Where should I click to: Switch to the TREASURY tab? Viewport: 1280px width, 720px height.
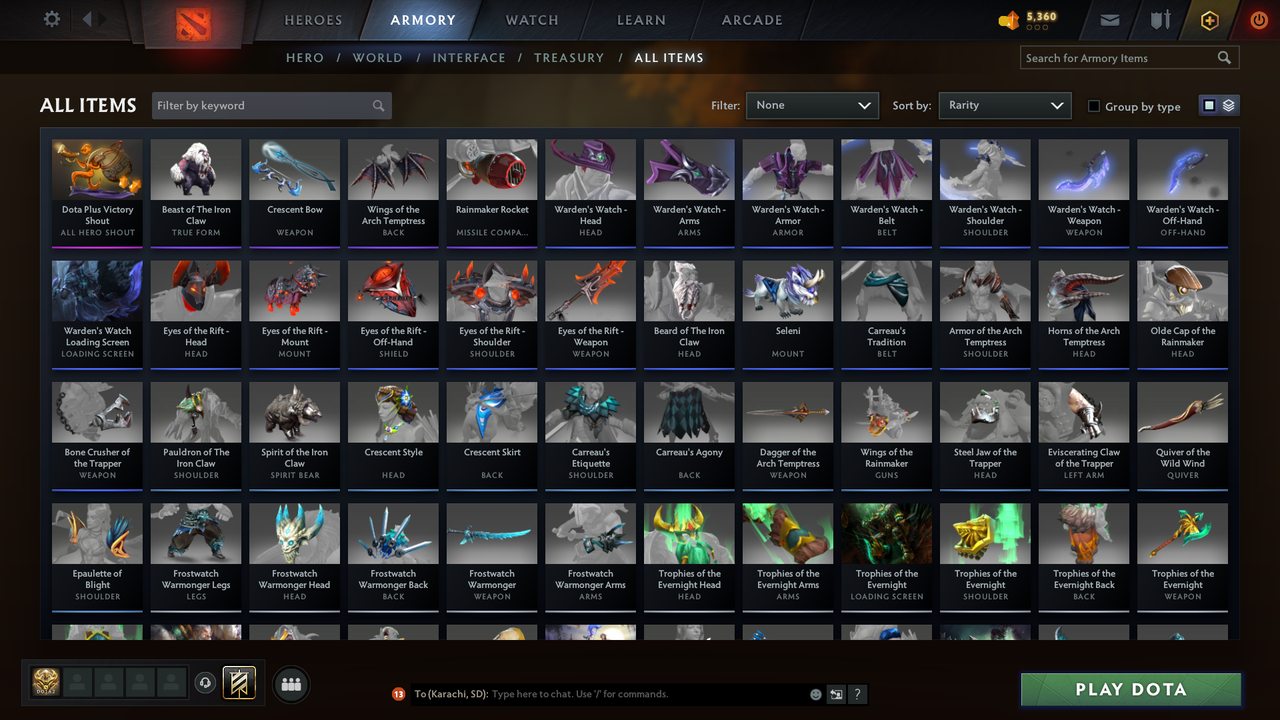point(569,57)
